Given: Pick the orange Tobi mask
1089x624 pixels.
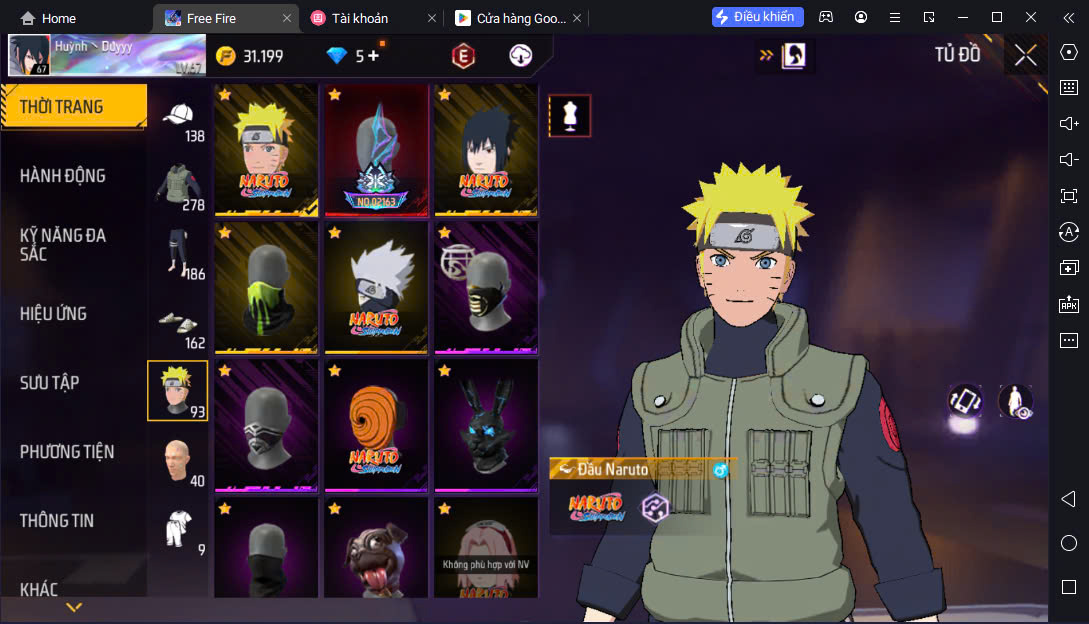Looking at the screenshot, I should [x=376, y=426].
